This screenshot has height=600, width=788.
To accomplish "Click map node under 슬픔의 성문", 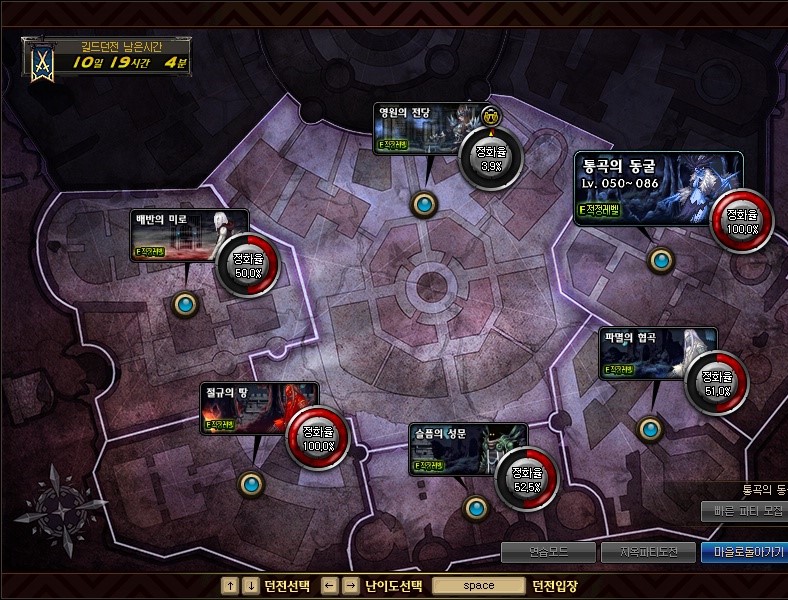I will (x=477, y=507).
